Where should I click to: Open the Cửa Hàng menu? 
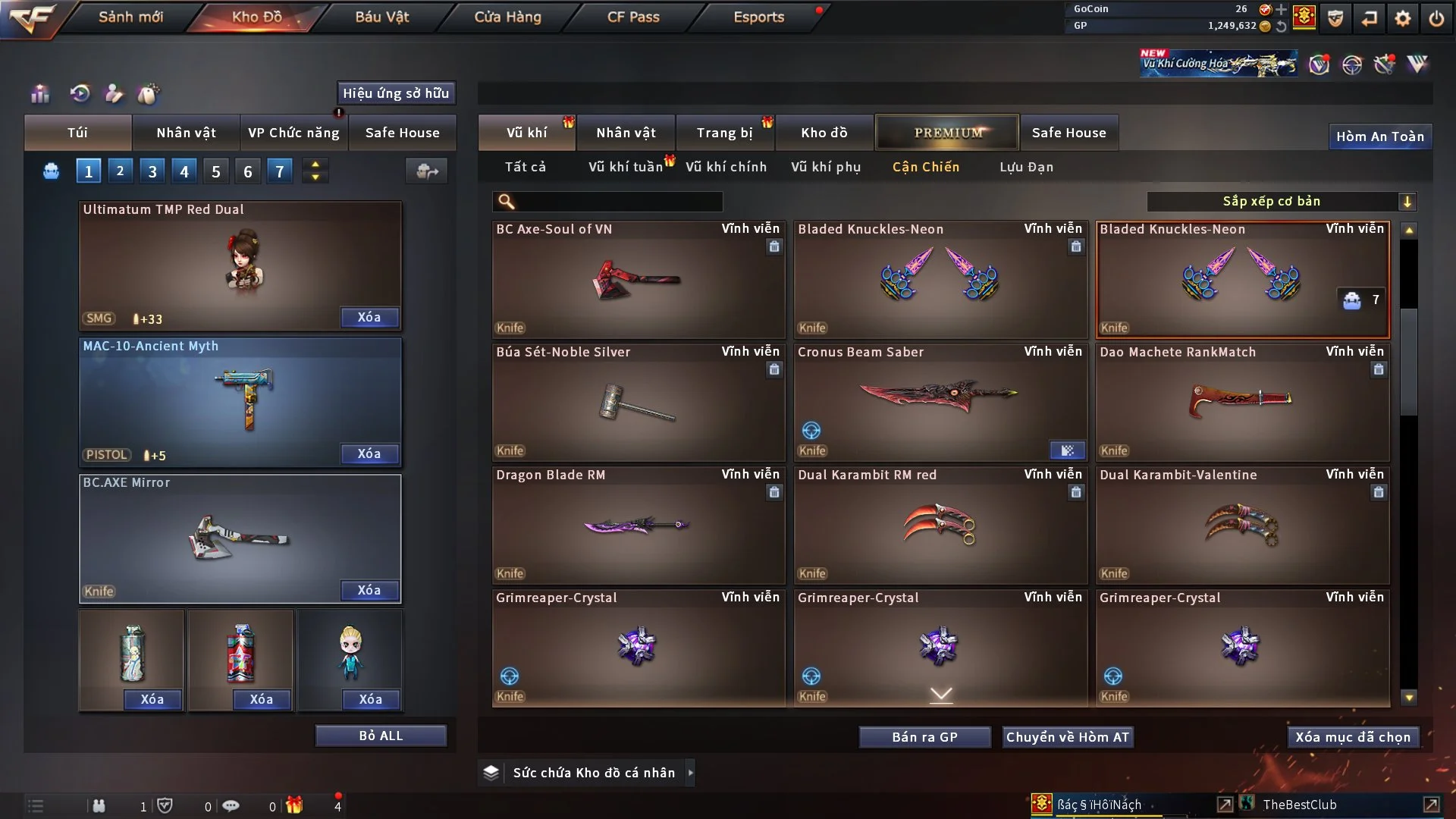click(x=507, y=17)
